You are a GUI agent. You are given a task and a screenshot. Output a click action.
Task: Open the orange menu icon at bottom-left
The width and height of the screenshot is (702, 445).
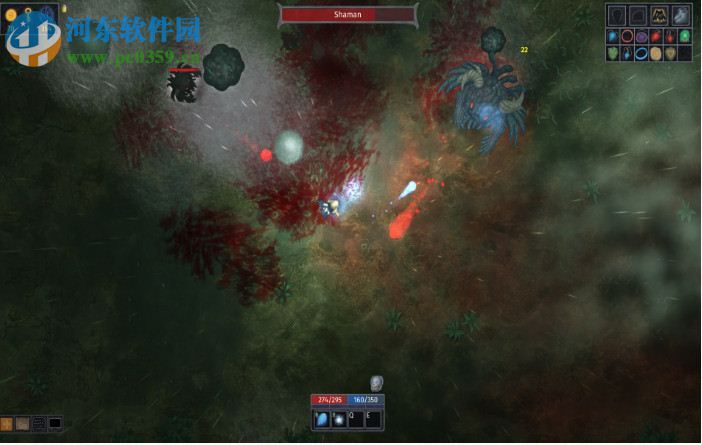pos(6,424)
